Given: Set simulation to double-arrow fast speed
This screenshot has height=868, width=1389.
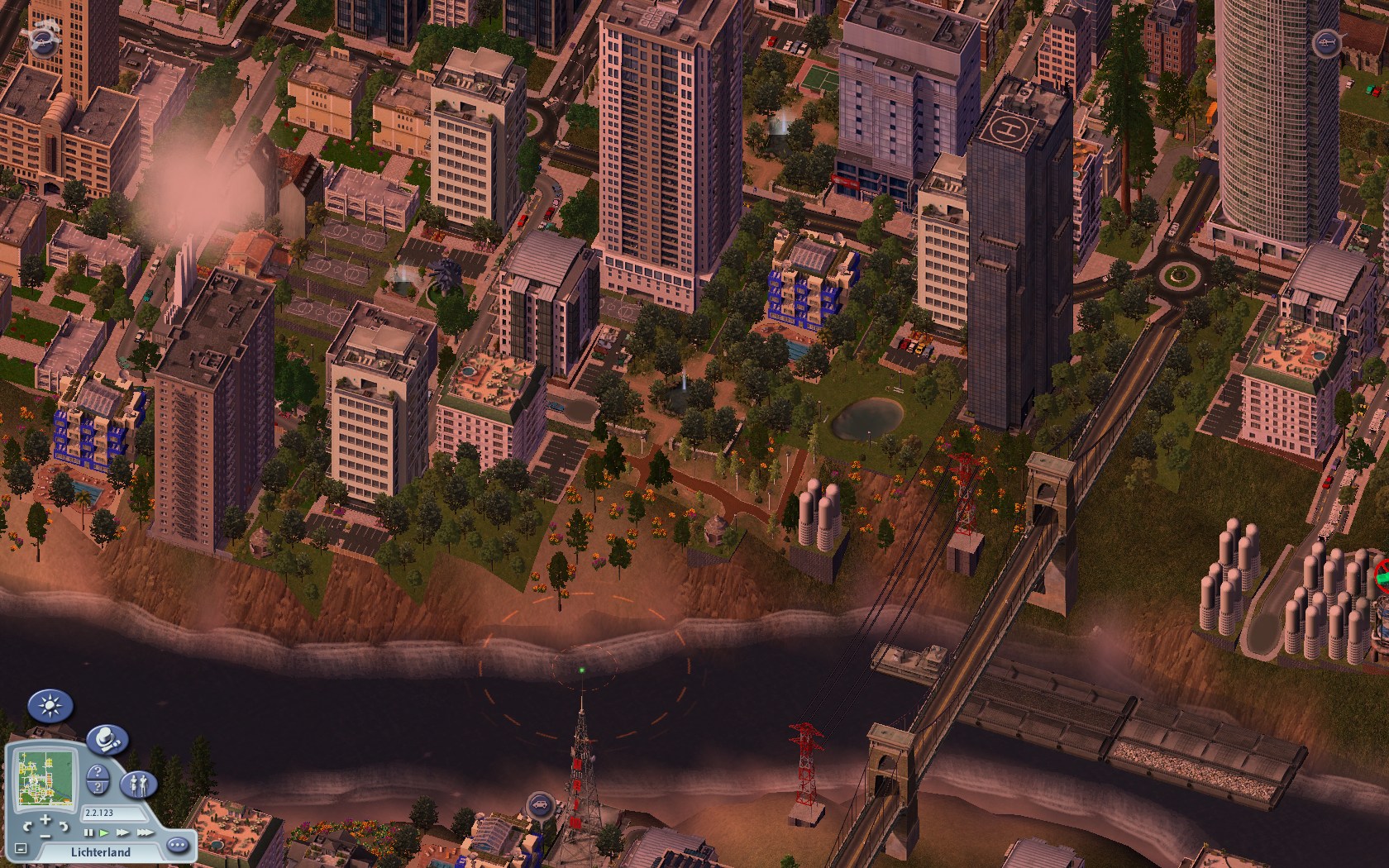Looking at the screenshot, I should click(x=122, y=832).
